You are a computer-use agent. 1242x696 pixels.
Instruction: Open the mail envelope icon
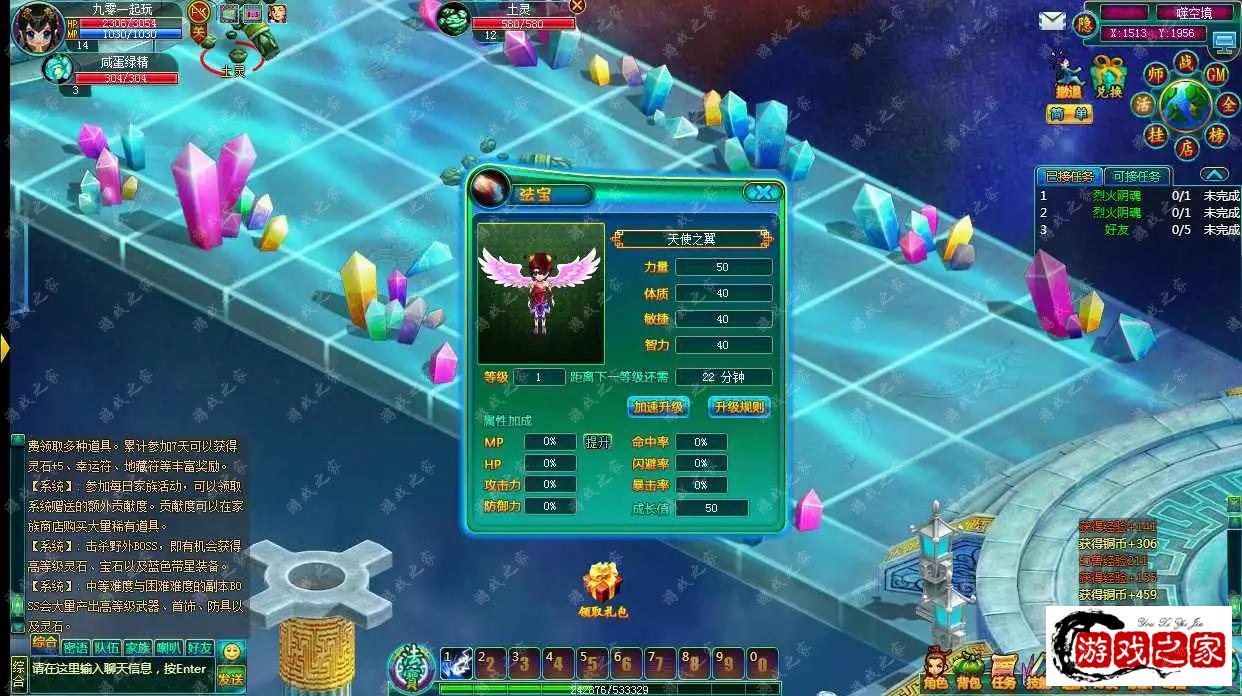click(1052, 21)
